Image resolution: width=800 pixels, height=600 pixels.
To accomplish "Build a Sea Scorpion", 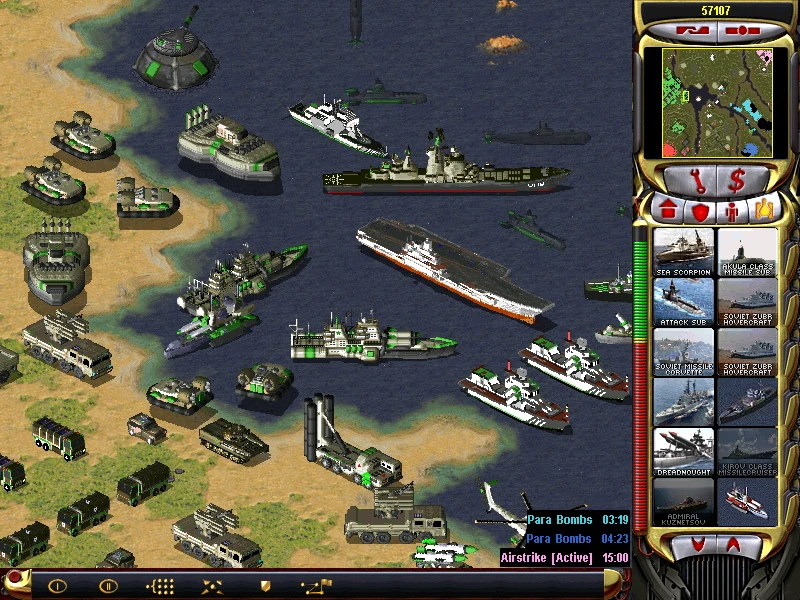I will coord(684,252).
